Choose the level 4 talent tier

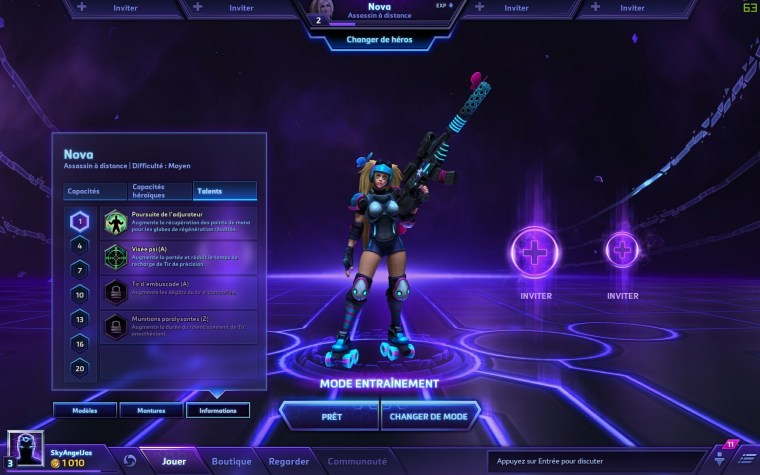81,245
